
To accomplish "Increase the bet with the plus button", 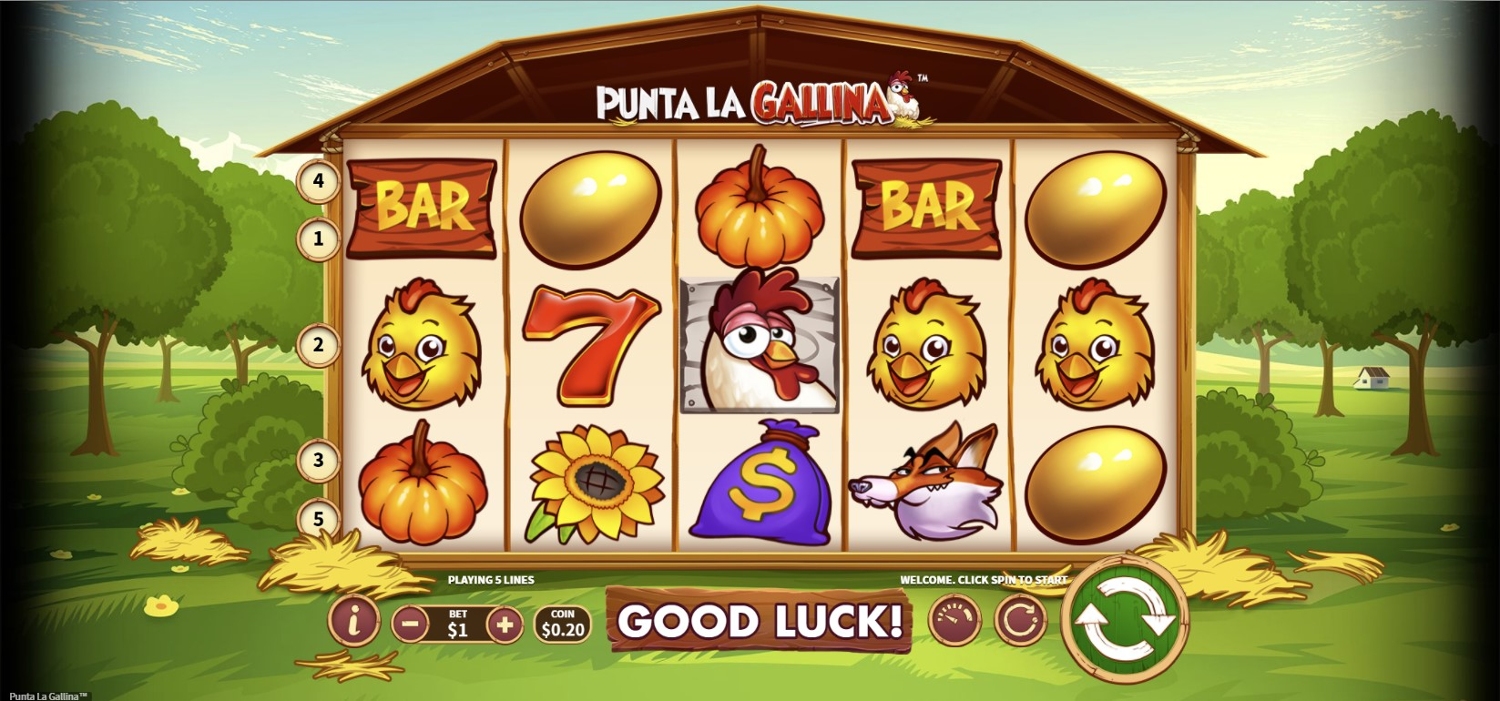I will click(x=505, y=624).
